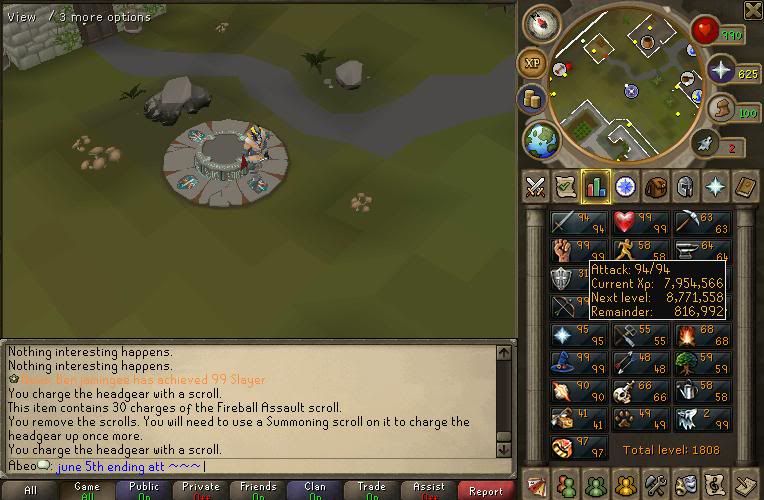Open the money pouch coins icon
The width and height of the screenshot is (764, 500).
pos(531,99)
